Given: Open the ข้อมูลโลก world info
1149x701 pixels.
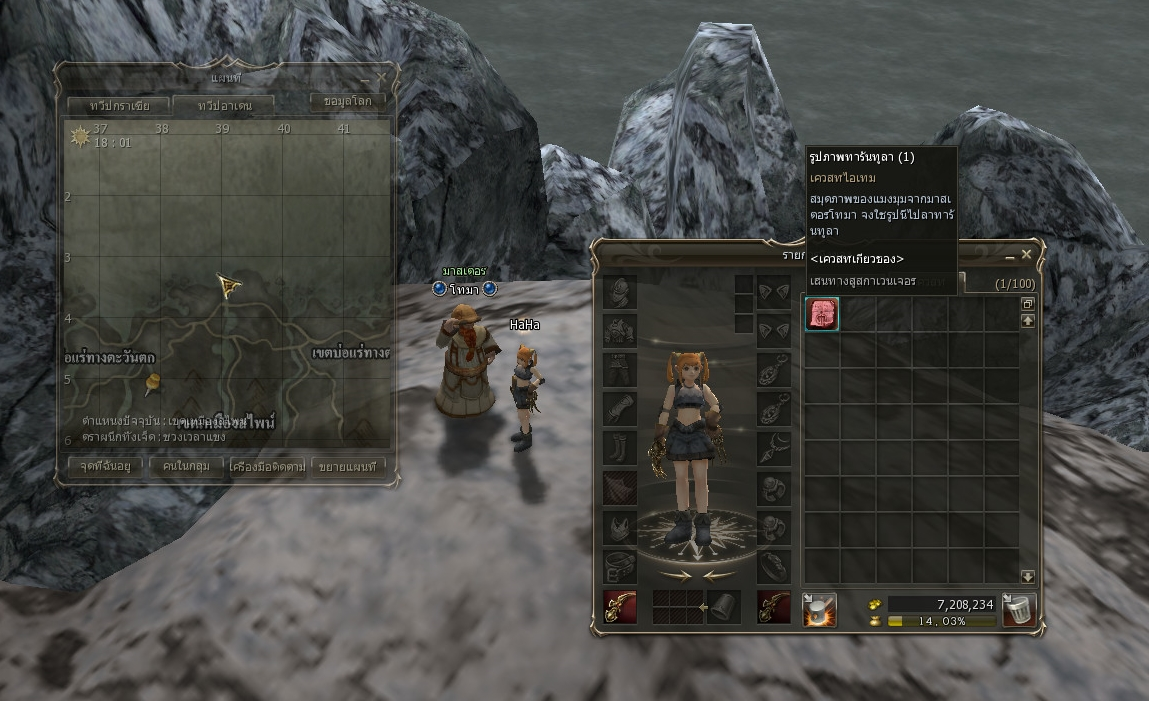Looking at the screenshot, I should (348, 101).
